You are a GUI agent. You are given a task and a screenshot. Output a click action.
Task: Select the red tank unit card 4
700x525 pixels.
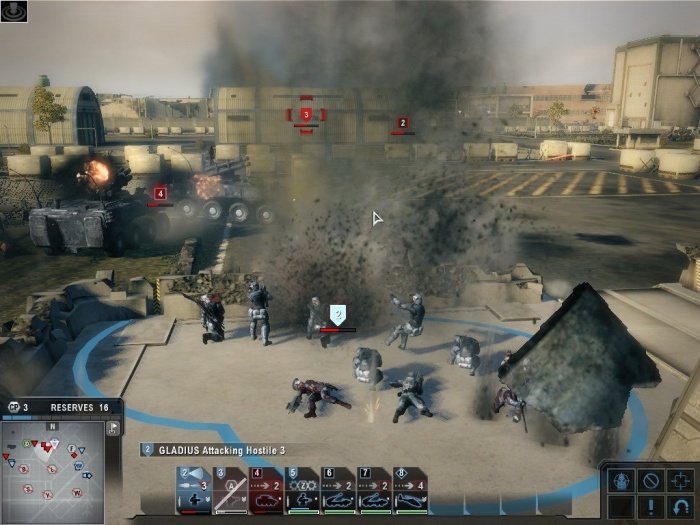[x=266, y=490]
